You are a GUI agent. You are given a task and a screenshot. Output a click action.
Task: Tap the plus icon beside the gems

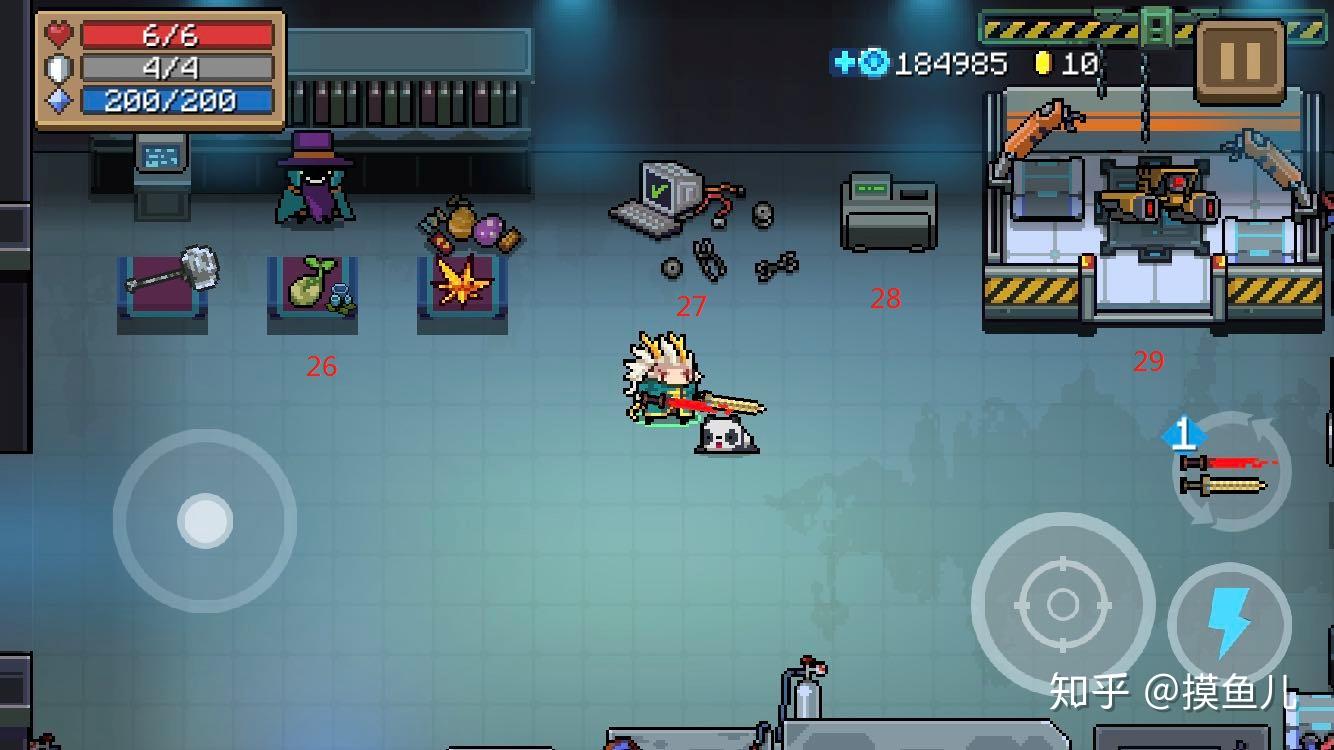click(843, 63)
